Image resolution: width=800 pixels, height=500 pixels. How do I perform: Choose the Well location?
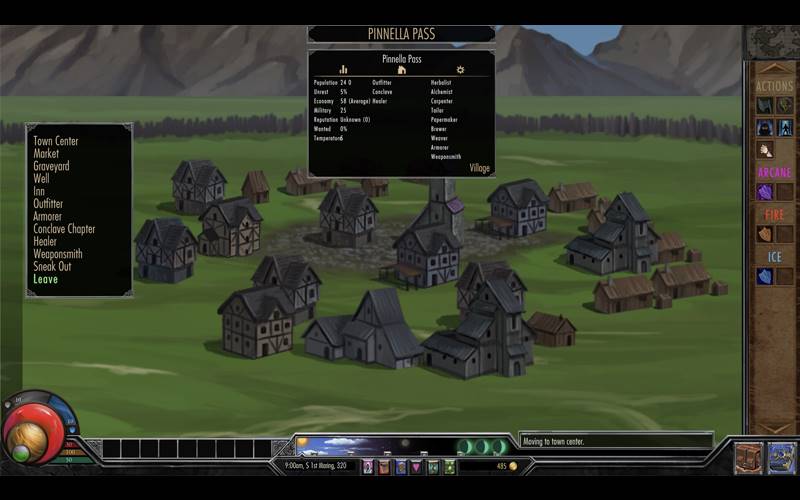[x=42, y=179]
